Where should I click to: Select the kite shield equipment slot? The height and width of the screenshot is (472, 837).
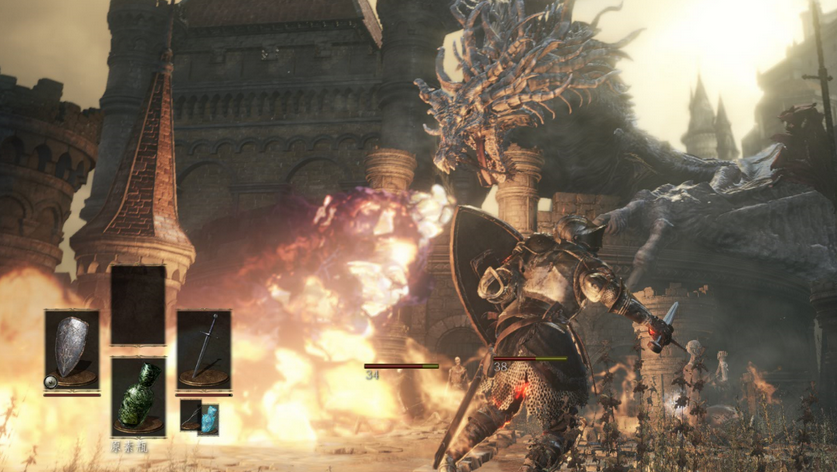[x=71, y=349]
